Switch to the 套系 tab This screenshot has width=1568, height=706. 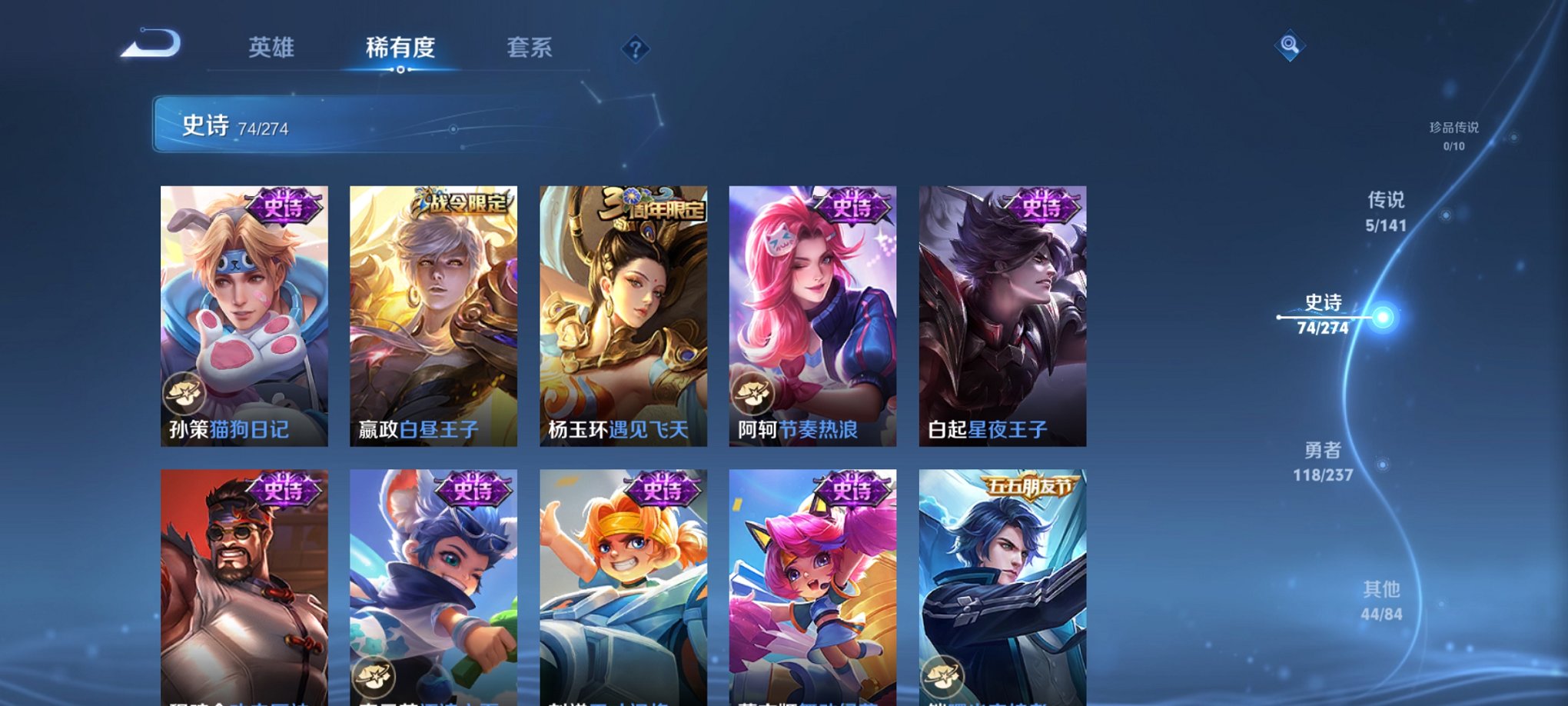pos(533,48)
